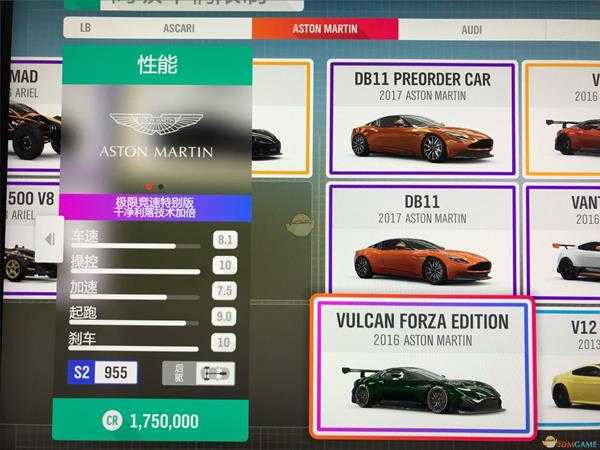Viewport: 600px width, 450px height.
Task: Click the 1,750,000 CR price button
Action: 151,421
